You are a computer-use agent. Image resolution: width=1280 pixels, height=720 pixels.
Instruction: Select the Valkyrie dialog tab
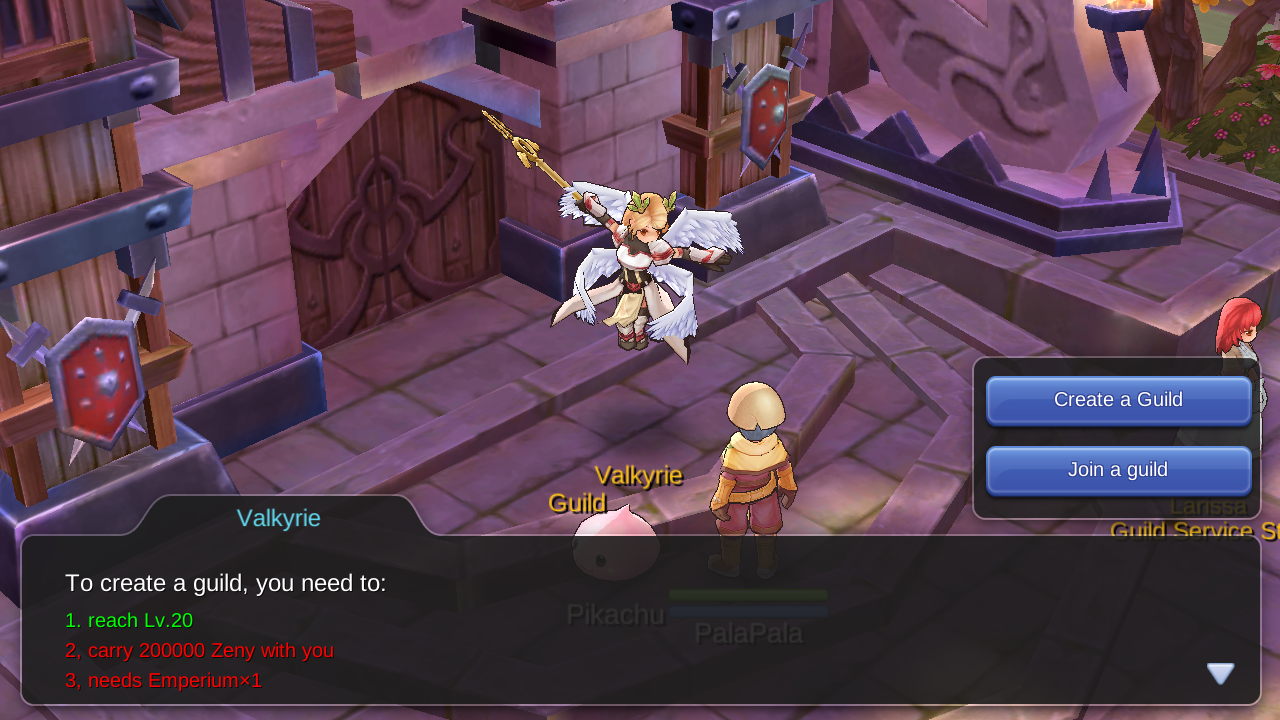tap(278, 518)
